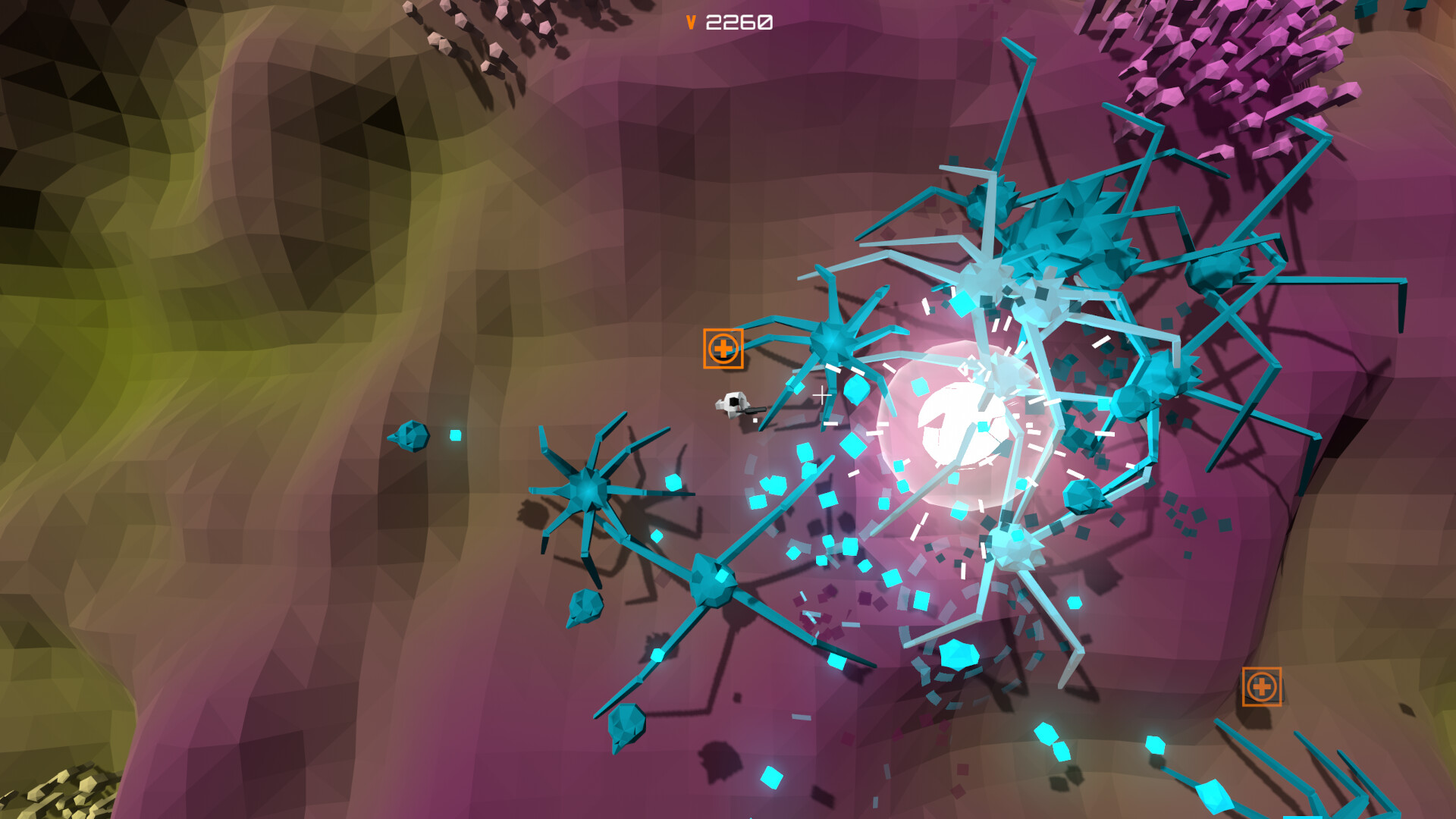Click the orange V currency icon

click(x=691, y=22)
